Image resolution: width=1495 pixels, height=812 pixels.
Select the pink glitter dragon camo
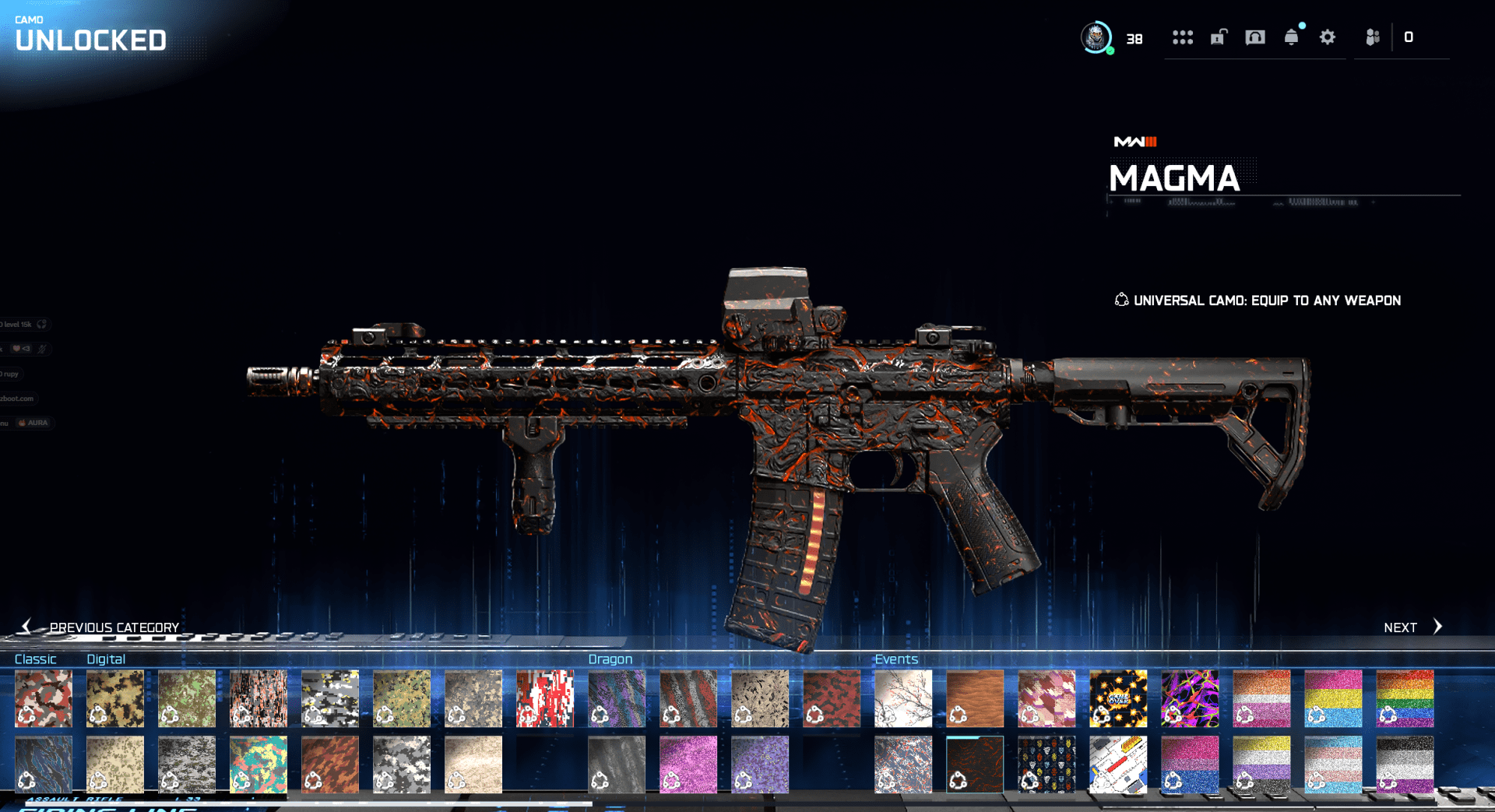(x=688, y=765)
